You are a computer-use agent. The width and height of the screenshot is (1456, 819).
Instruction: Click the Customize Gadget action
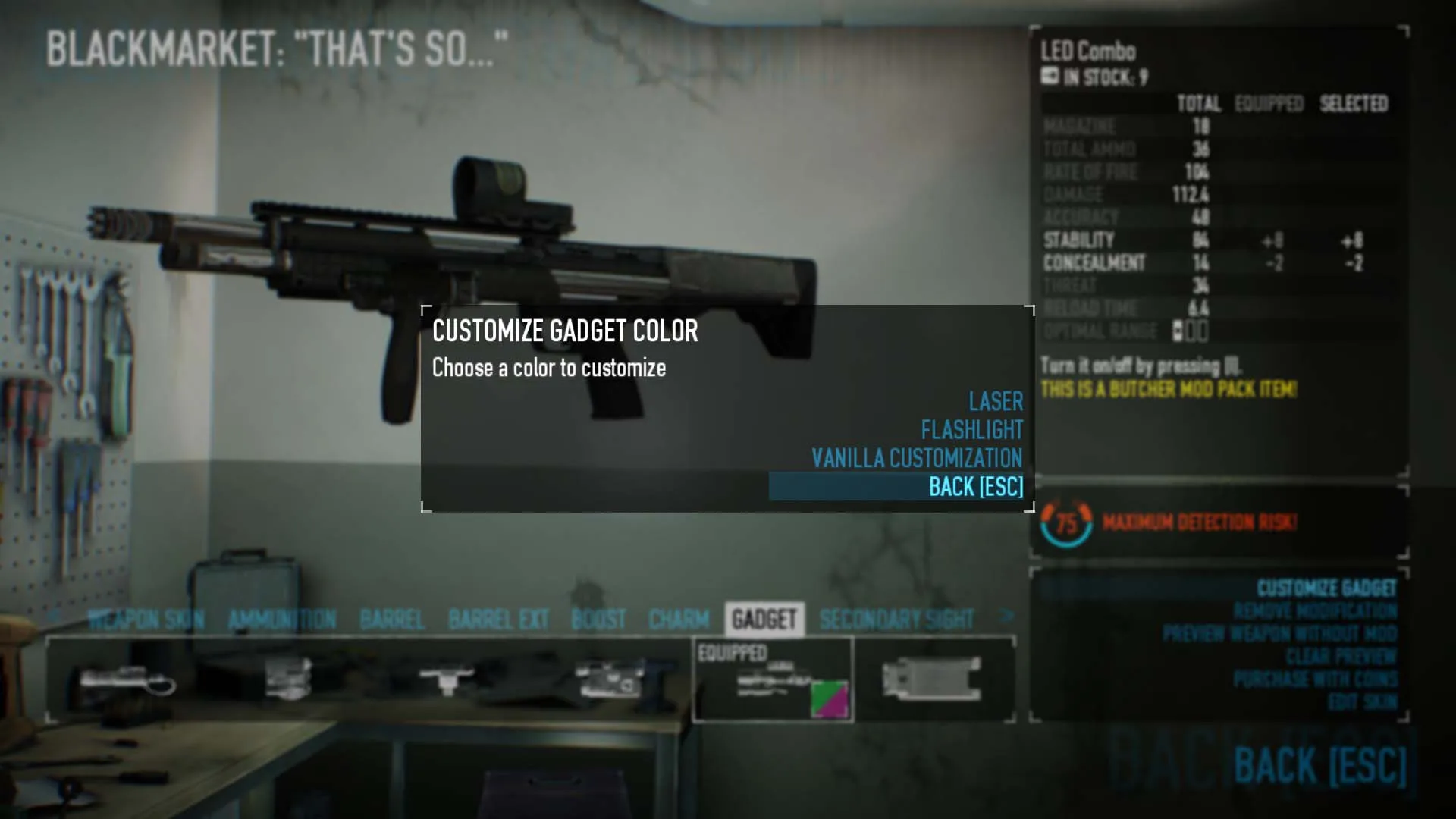tap(1326, 588)
